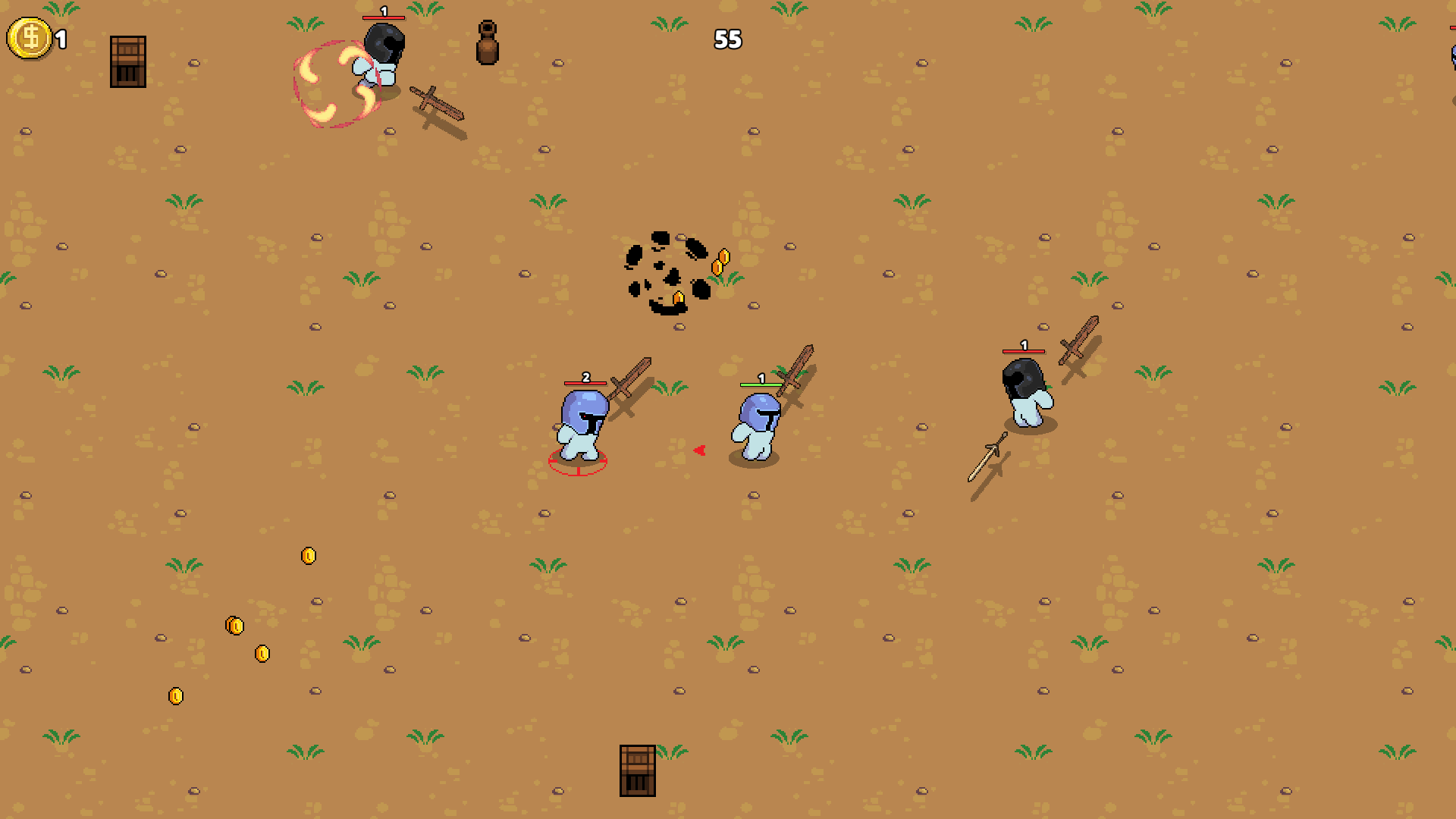The height and width of the screenshot is (819, 1456).
Task: Click the brown vase beside the top crate
Action: 488,43
